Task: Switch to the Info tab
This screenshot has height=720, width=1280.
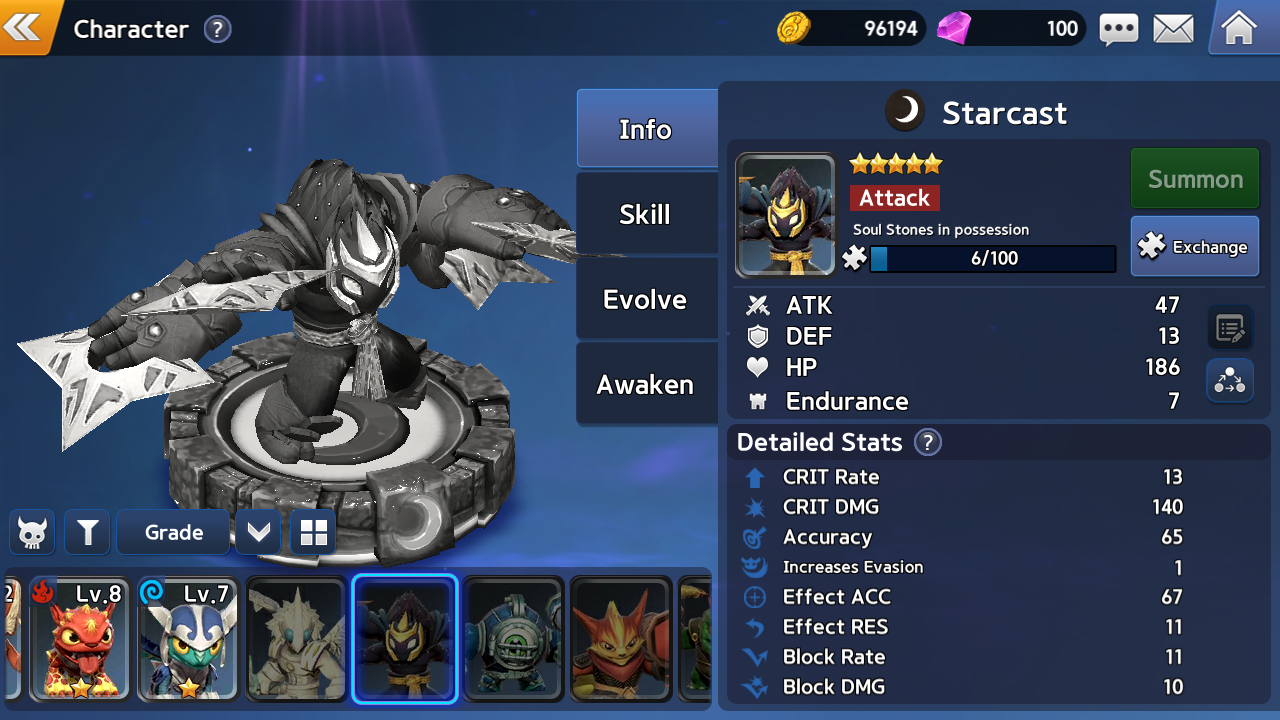Action: (646, 129)
